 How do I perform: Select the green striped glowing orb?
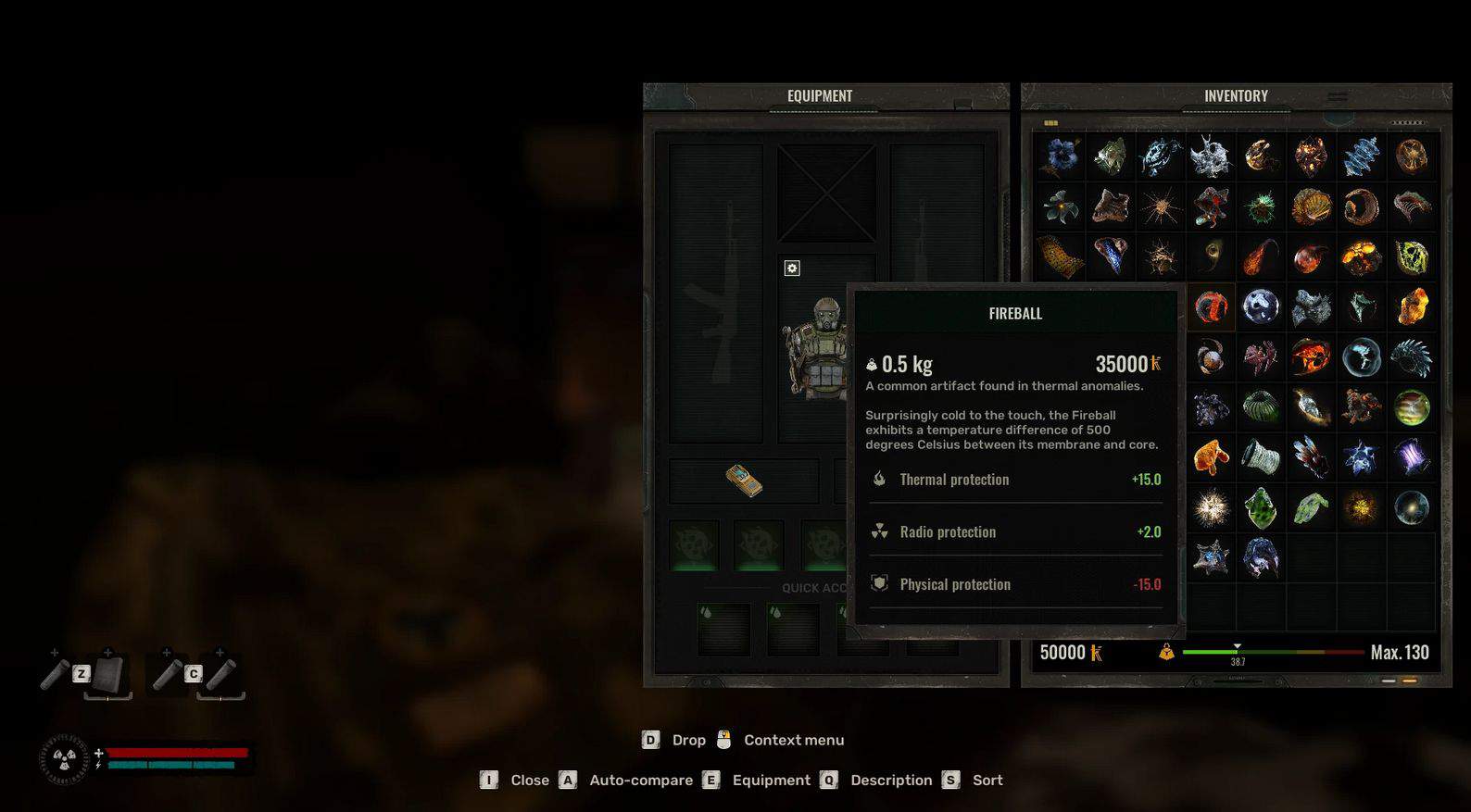click(x=1411, y=407)
